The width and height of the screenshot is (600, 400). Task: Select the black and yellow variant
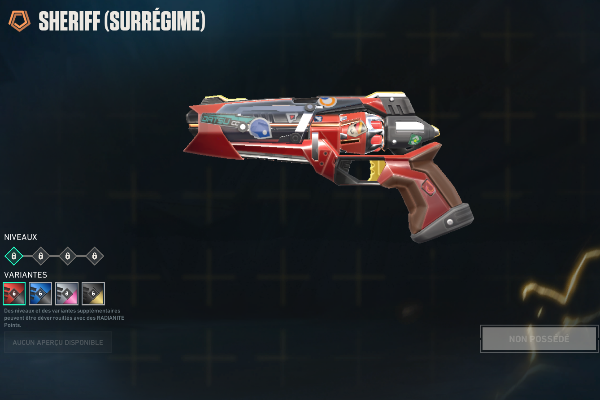pos(93,293)
